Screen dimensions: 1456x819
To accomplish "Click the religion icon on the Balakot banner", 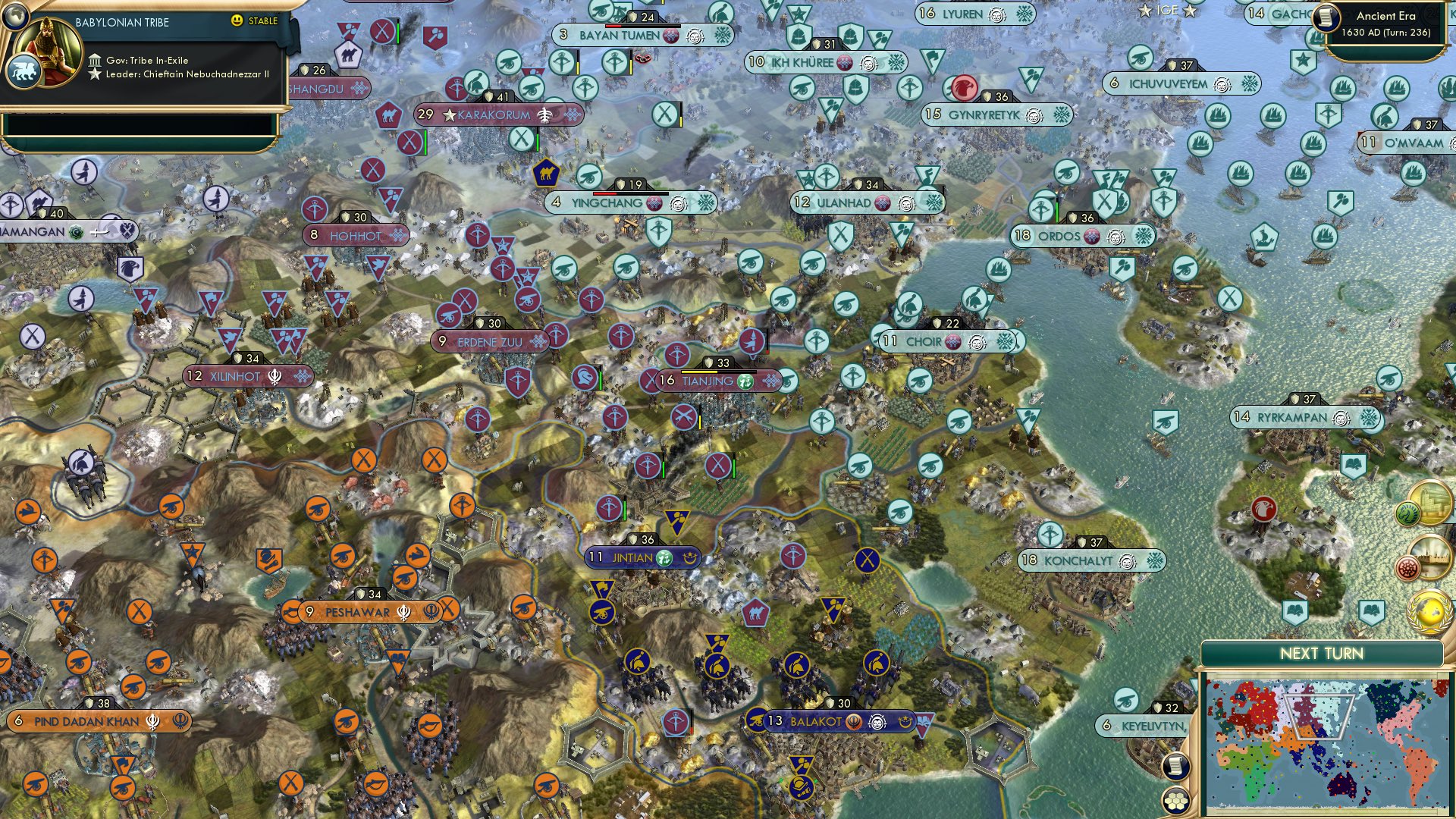I will pos(855,722).
